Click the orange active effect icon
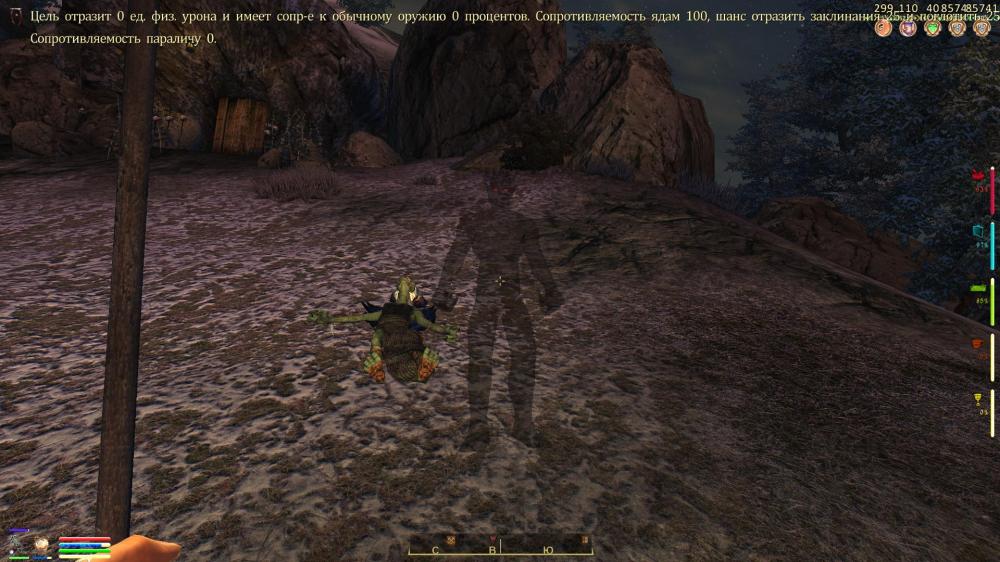The height and width of the screenshot is (562, 1000). (883, 28)
